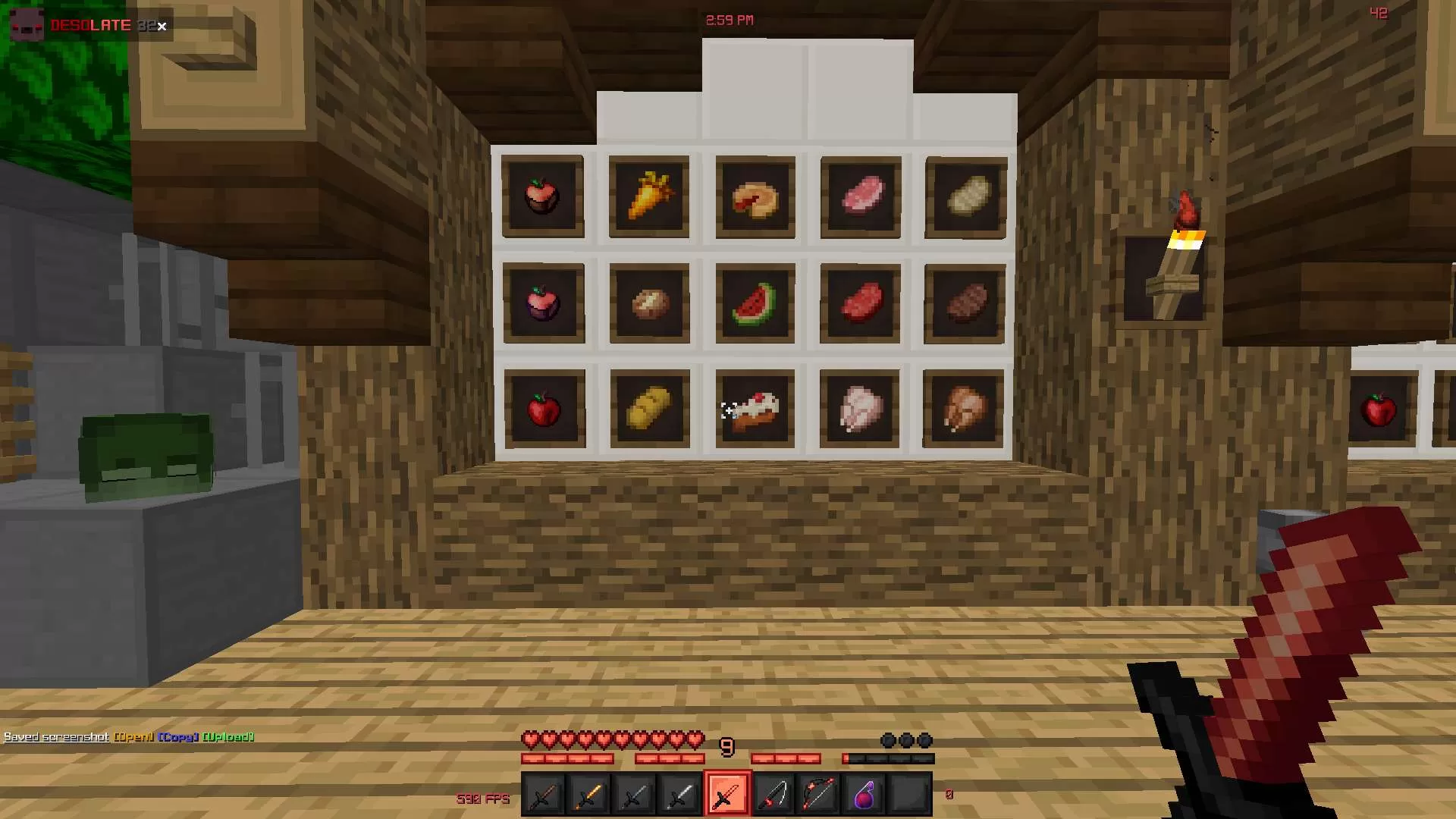Copy the saved screenshot
1456x819 pixels.
pos(178,736)
